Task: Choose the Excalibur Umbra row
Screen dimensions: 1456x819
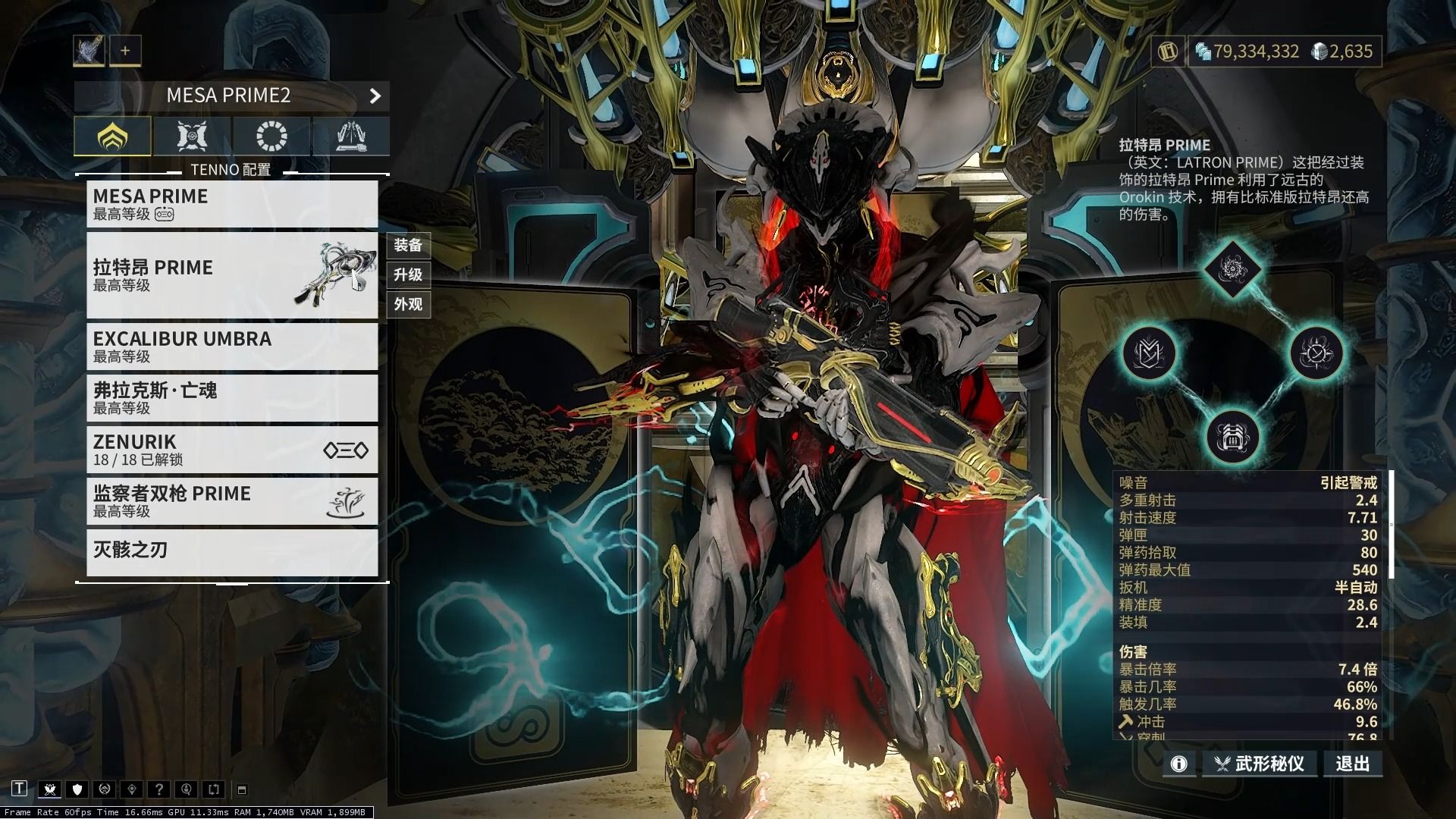Action: point(231,347)
